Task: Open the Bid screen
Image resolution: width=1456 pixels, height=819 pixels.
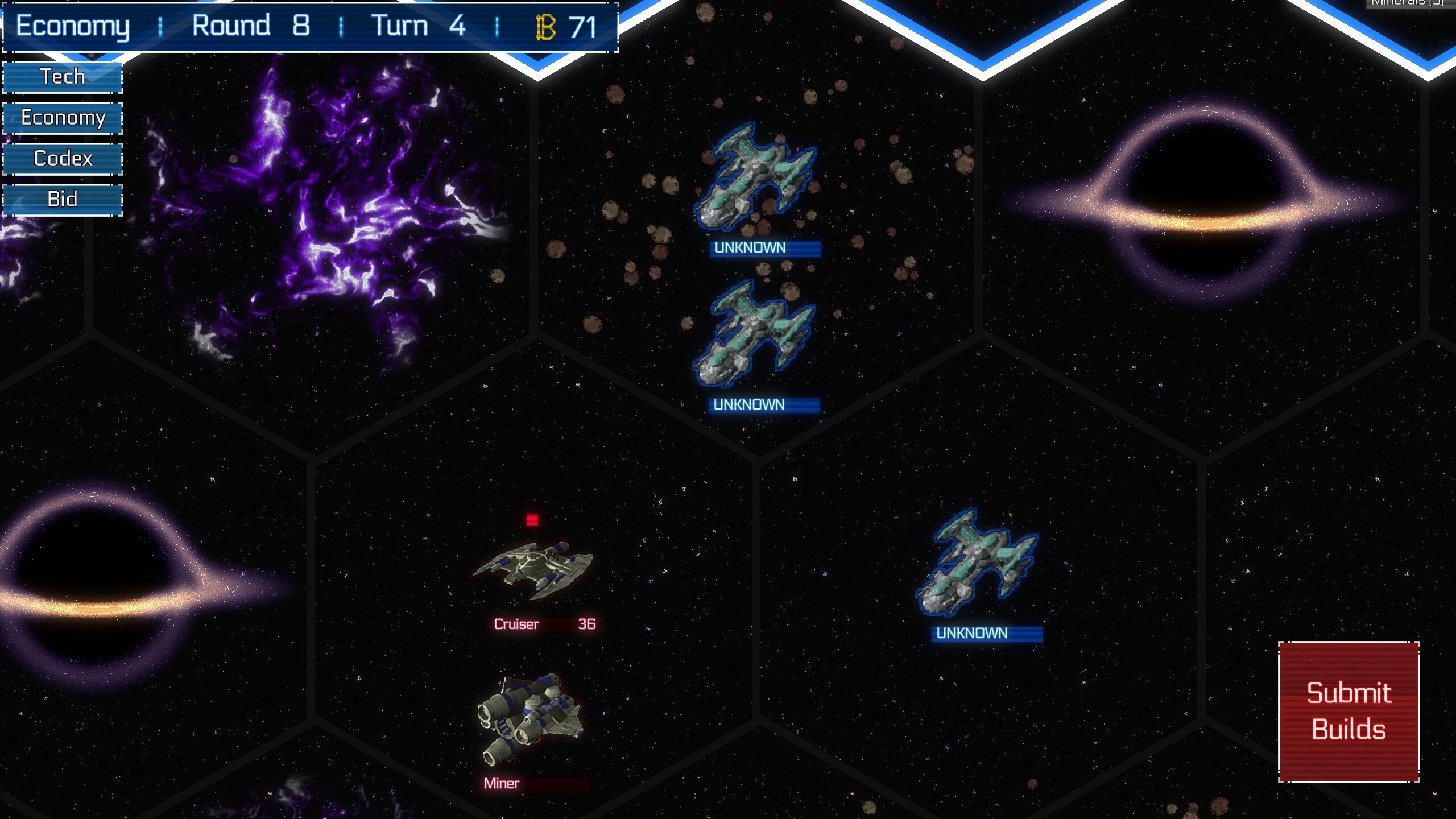Action: [62, 200]
